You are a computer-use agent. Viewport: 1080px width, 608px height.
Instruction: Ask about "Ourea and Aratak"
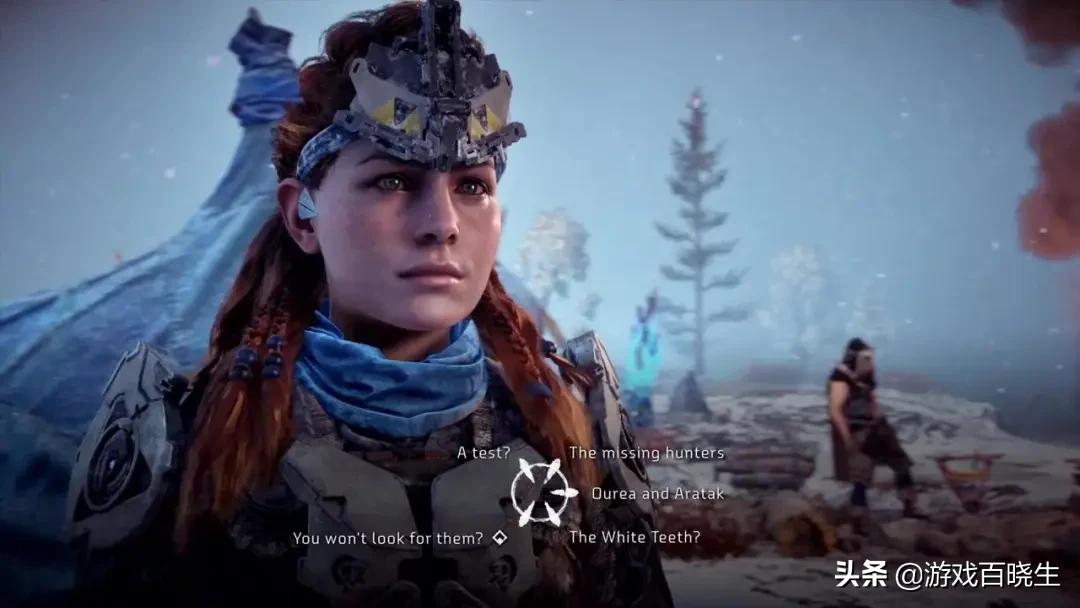(657, 493)
